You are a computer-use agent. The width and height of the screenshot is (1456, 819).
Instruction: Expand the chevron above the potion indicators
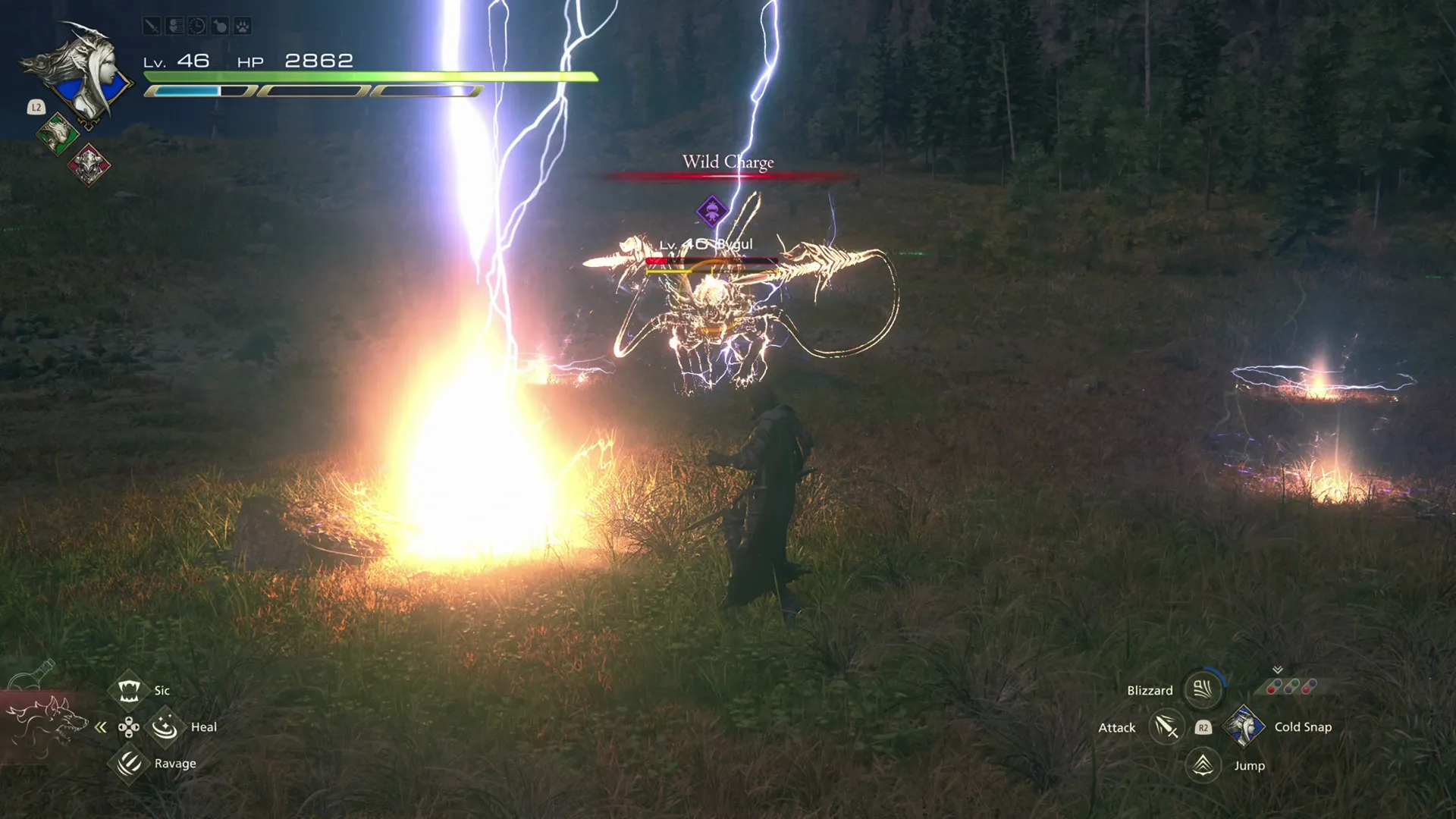pos(1279,669)
